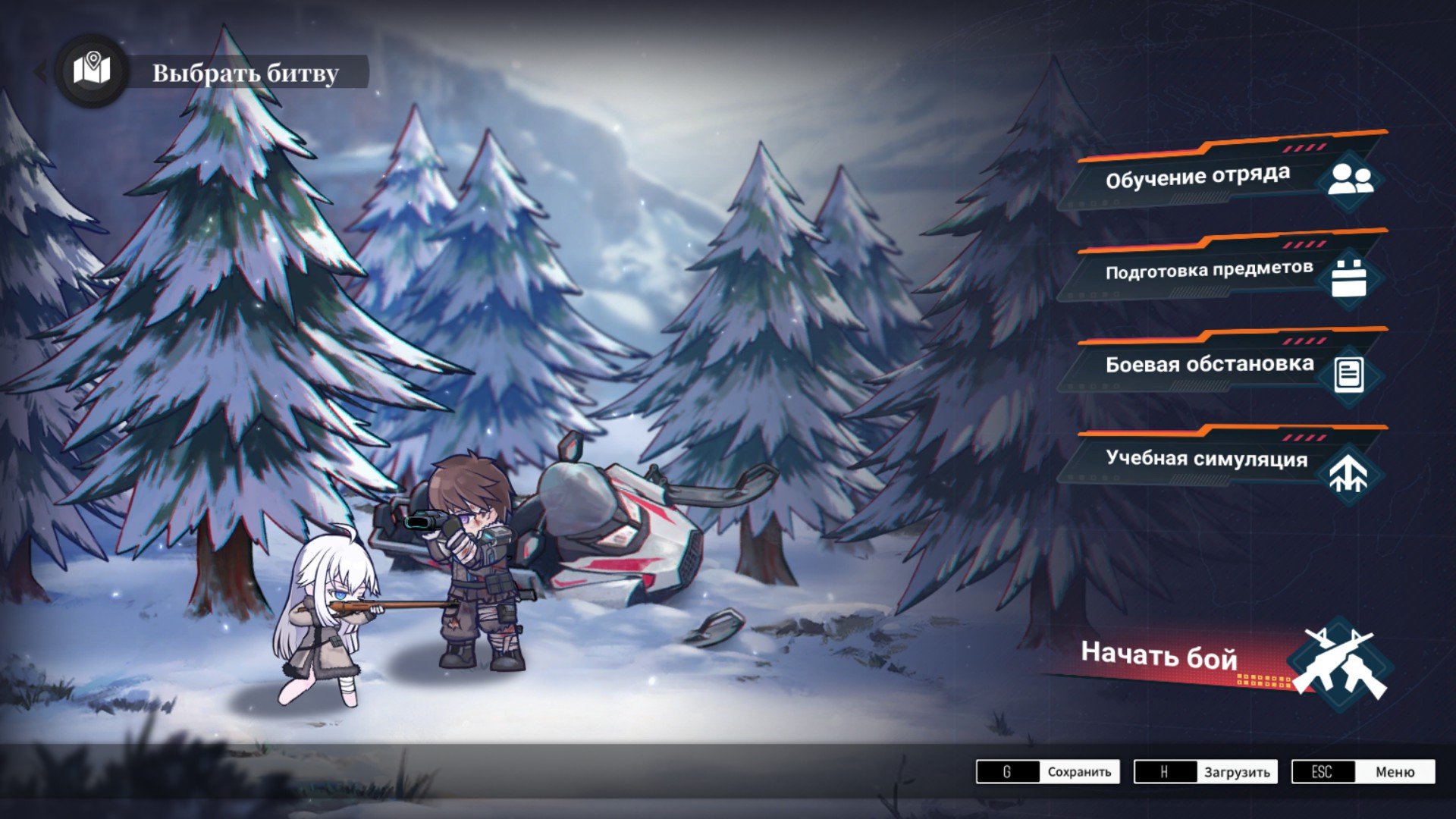Start the battle with Начать бой
1456x819 pixels.
point(1213,658)
